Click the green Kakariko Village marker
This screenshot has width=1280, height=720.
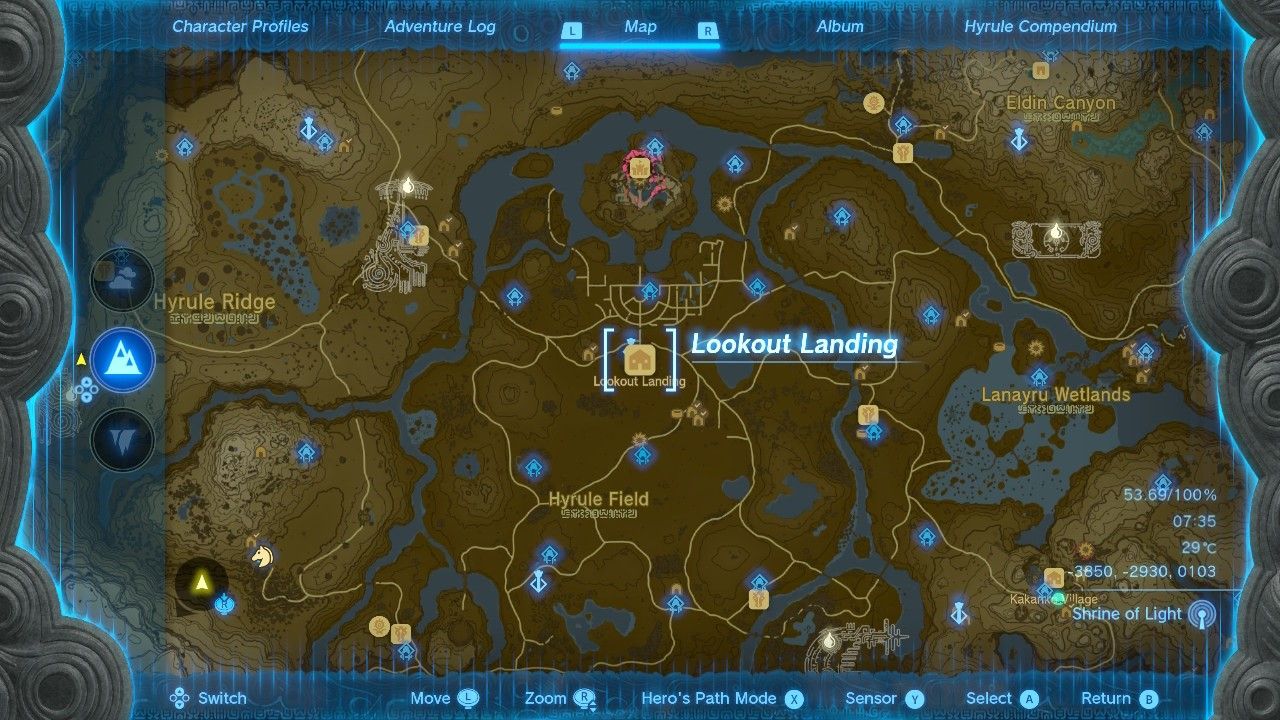[1058, 598]
